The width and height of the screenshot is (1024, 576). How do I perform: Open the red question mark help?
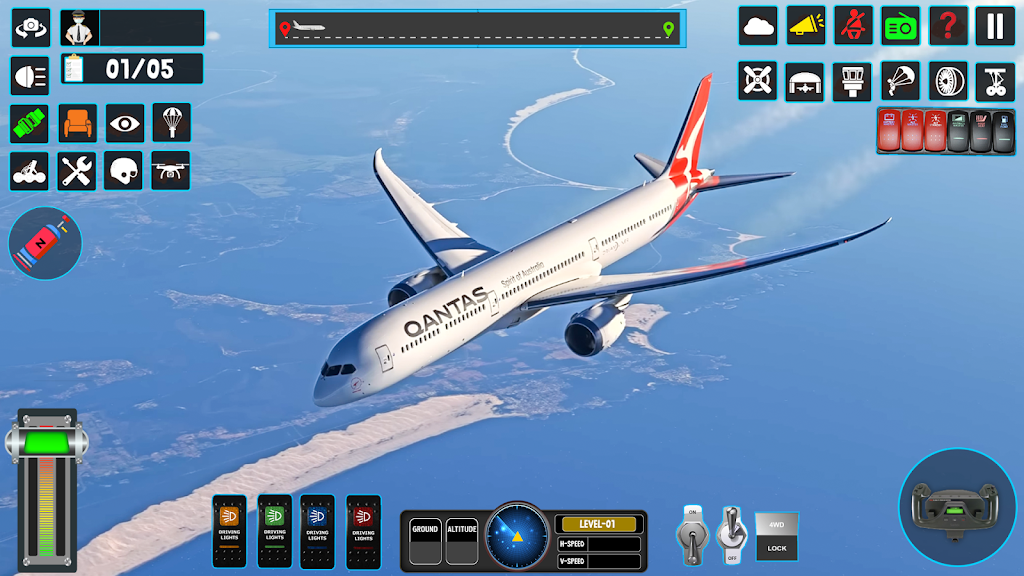[947, 26]
